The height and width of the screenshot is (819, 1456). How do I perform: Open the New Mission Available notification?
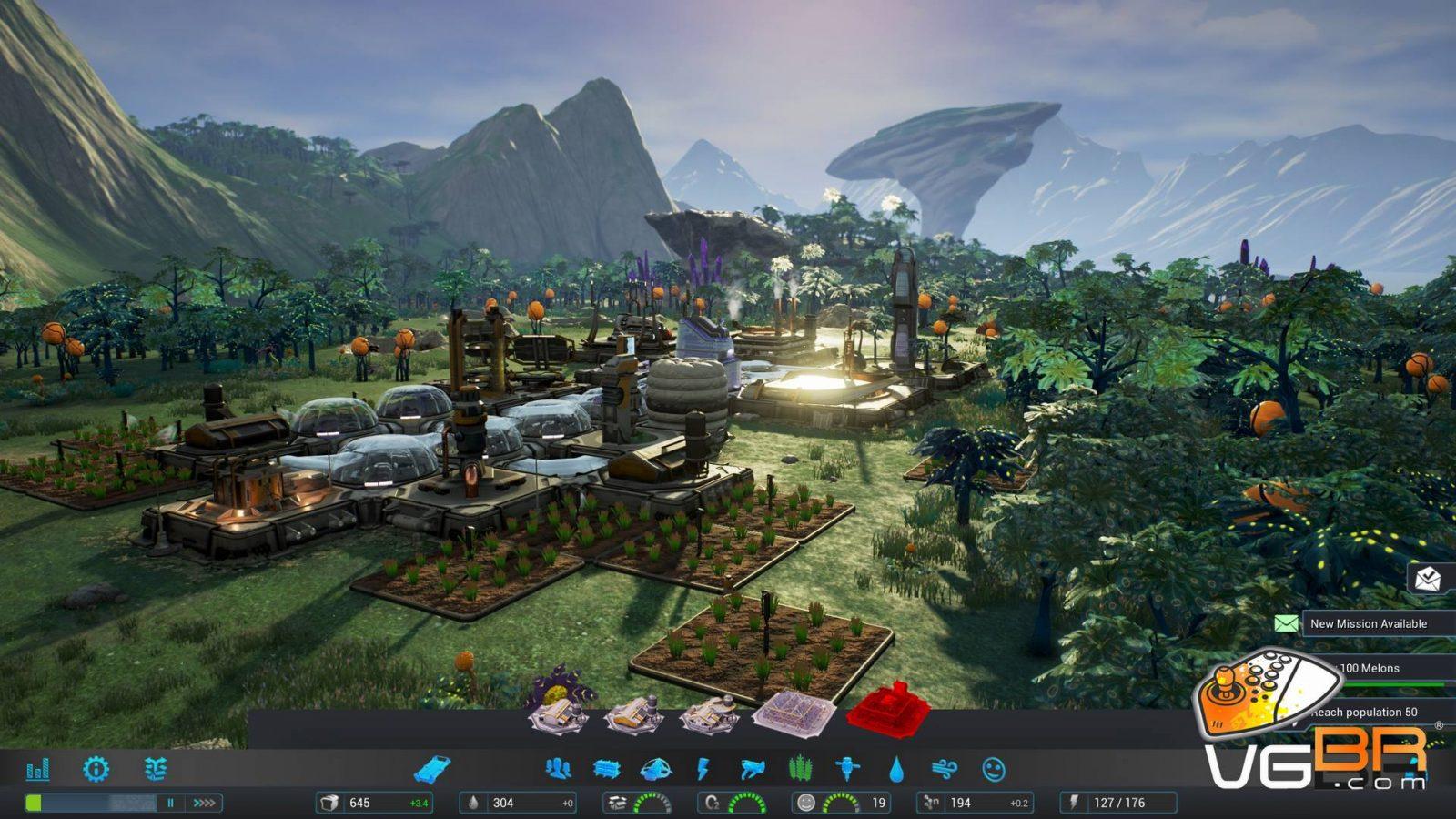(x=1368, y=623)
